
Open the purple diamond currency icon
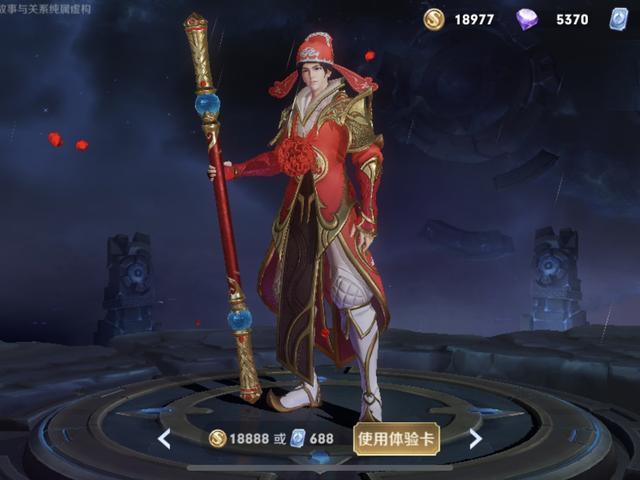(x=527, y=19)
